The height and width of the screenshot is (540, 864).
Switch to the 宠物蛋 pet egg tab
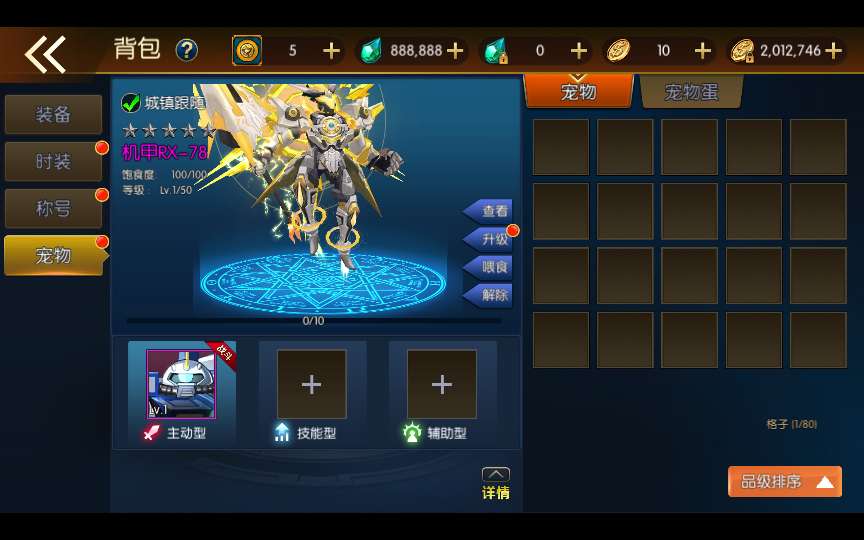click(x=691, y=92)
